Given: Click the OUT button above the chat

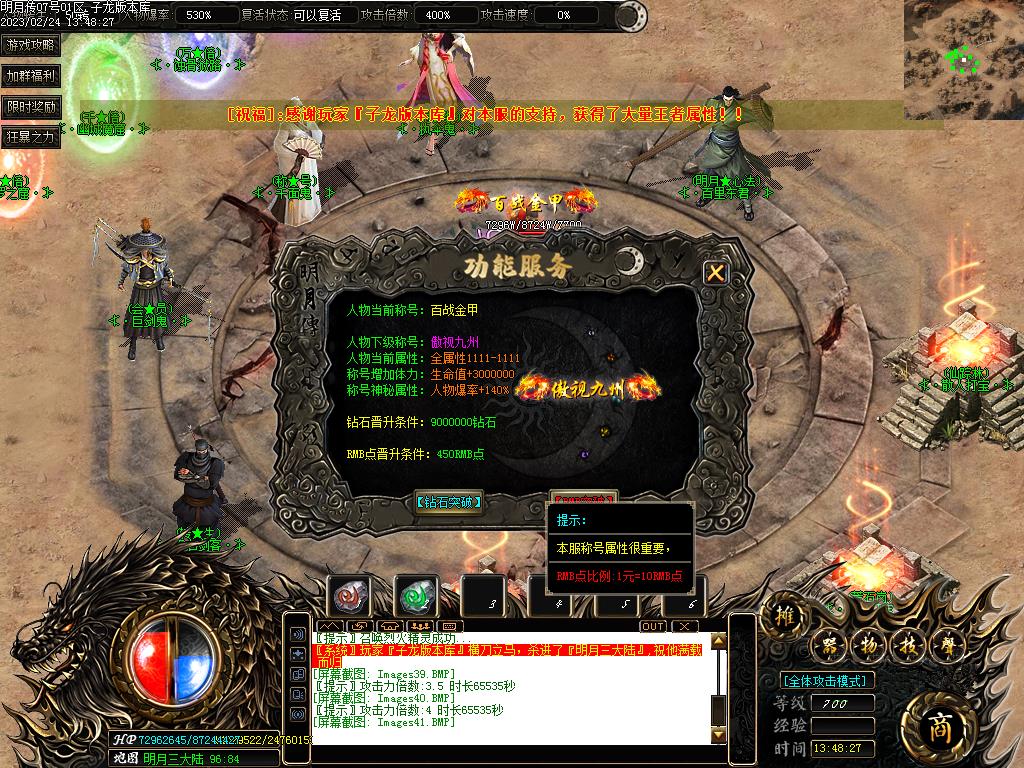Looking at the screenshot, I should 652,626.
